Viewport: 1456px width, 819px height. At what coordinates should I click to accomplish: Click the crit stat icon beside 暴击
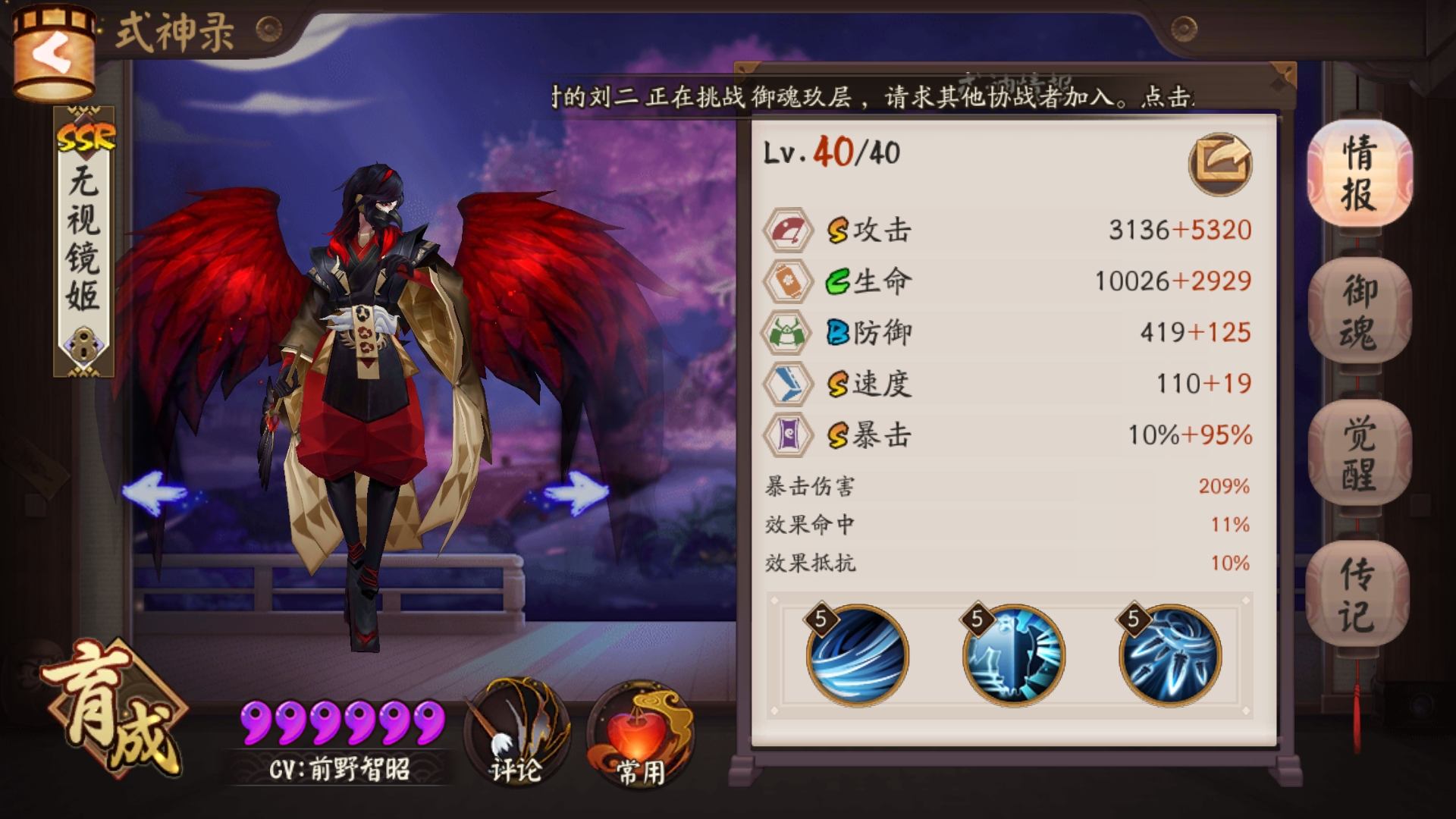[787, 435]
